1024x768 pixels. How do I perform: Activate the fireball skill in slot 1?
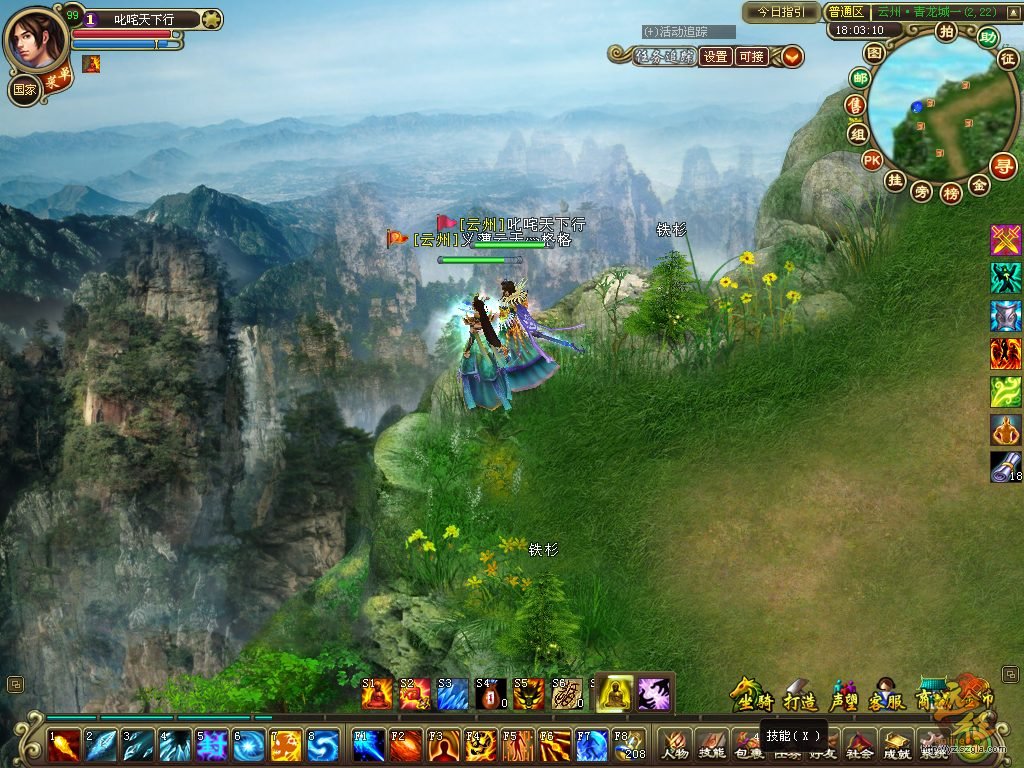coord(64,745)
